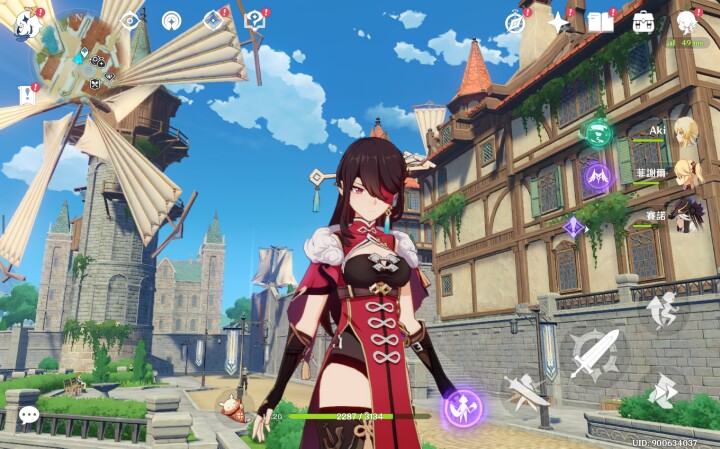Activate the purple elemental skill button
The height and width of the screenshot is (449, 720).
pyautogui.click(x=463, y=407)
